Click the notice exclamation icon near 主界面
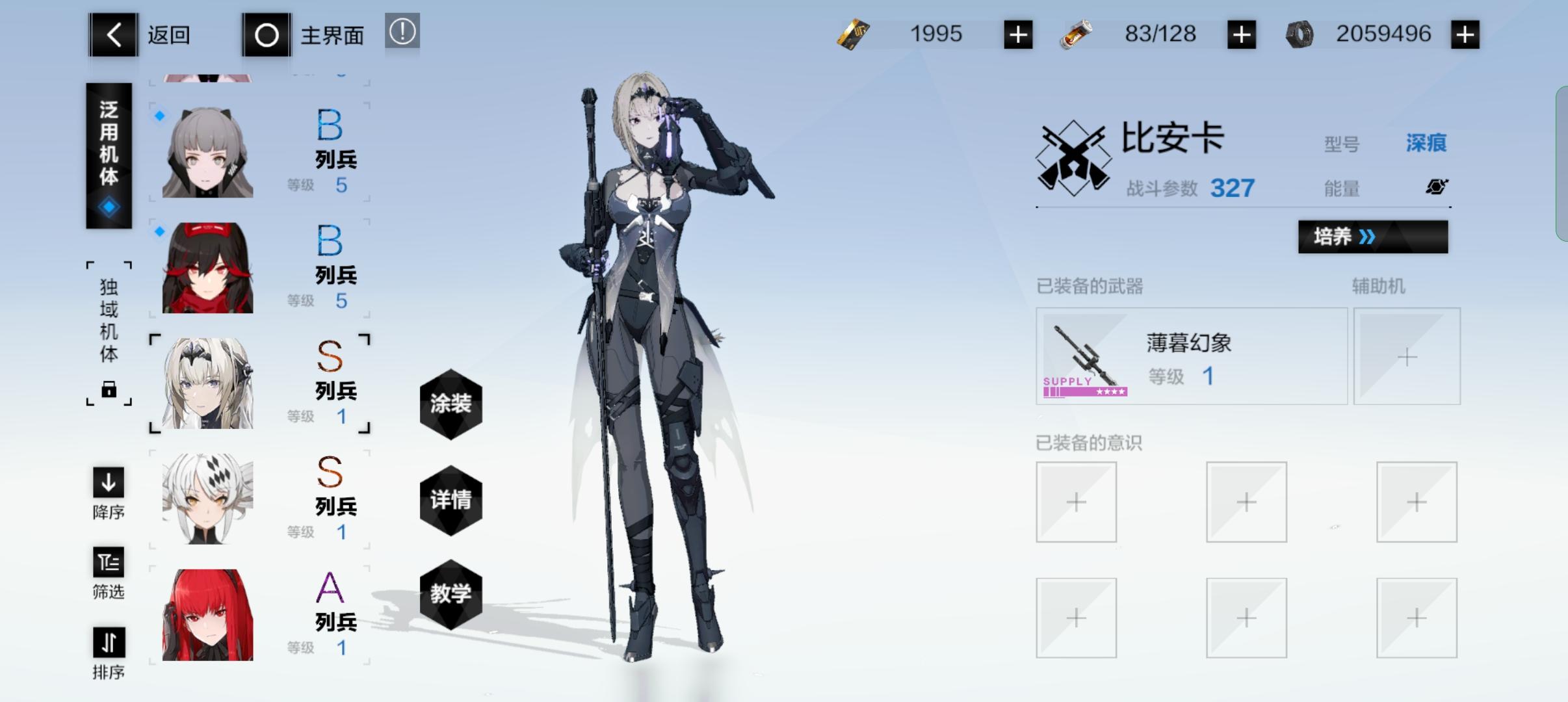This screenshot has height=702, width=1568. tap(402, 32)
